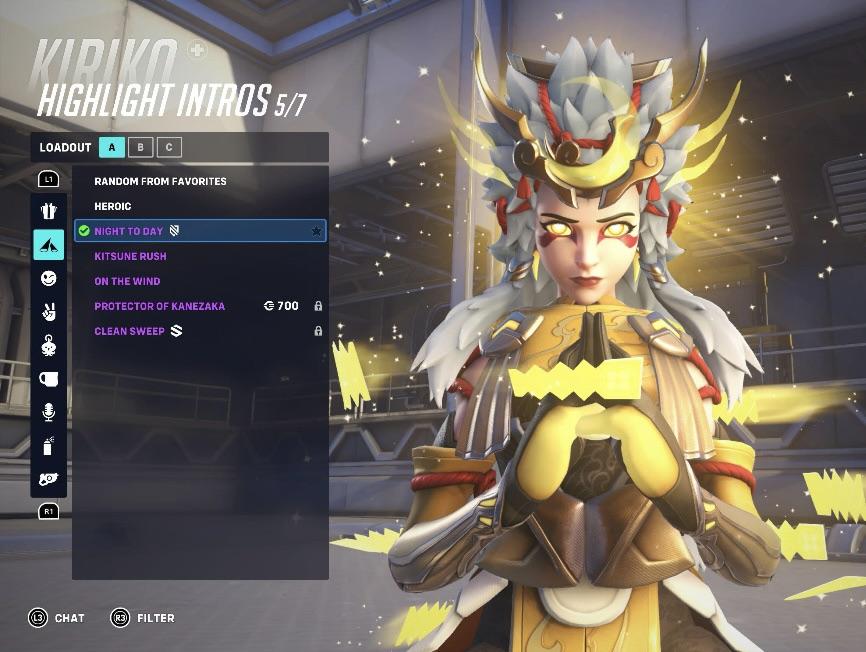Open the skins category icon

(49, 211)
